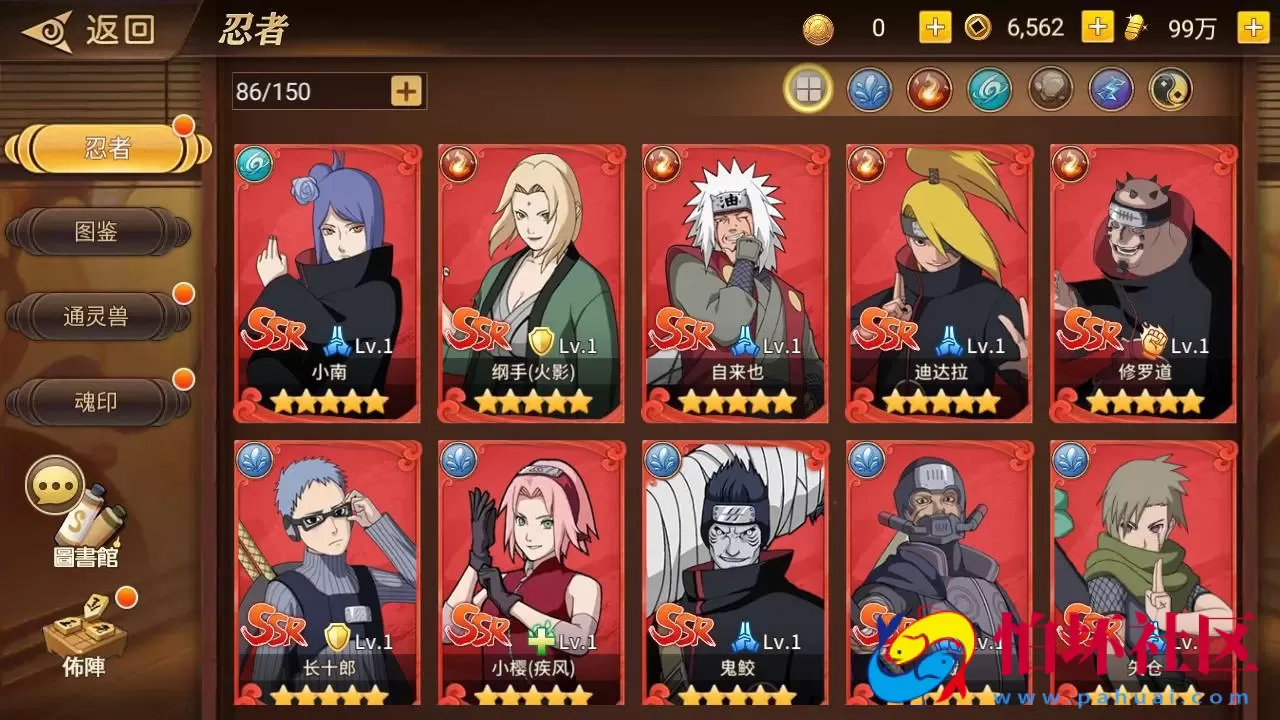
Task: Filter ninjas by earth rock element
Action: coord(1050,90)
